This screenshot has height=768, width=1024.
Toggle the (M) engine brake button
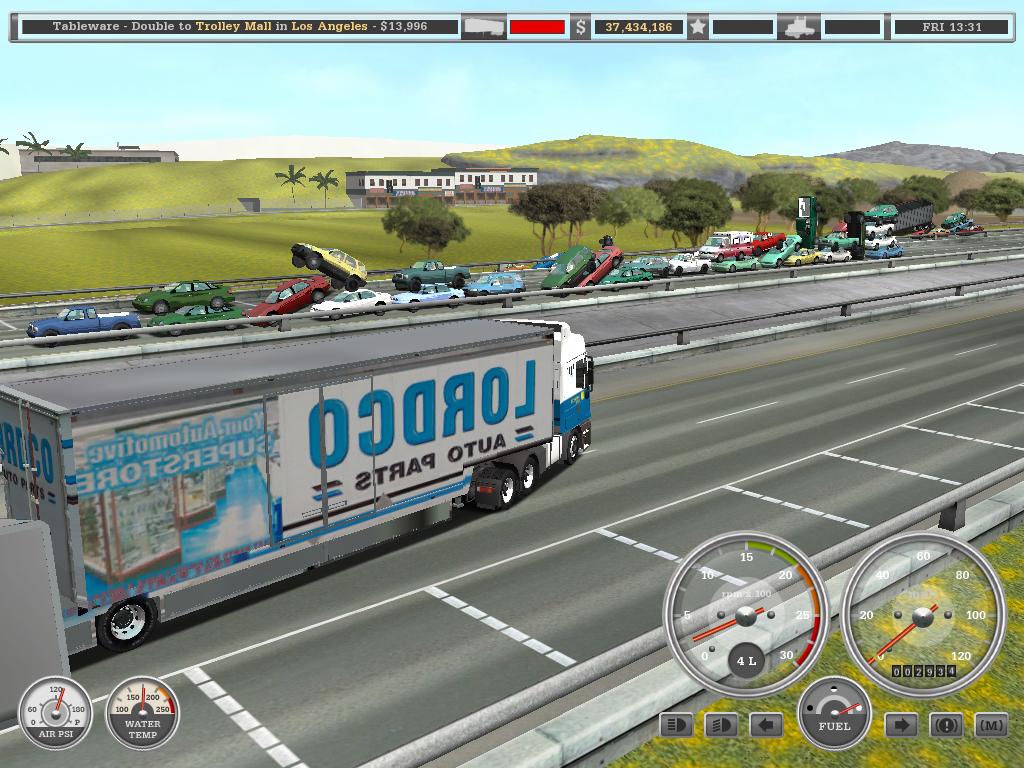pos(990,725)
